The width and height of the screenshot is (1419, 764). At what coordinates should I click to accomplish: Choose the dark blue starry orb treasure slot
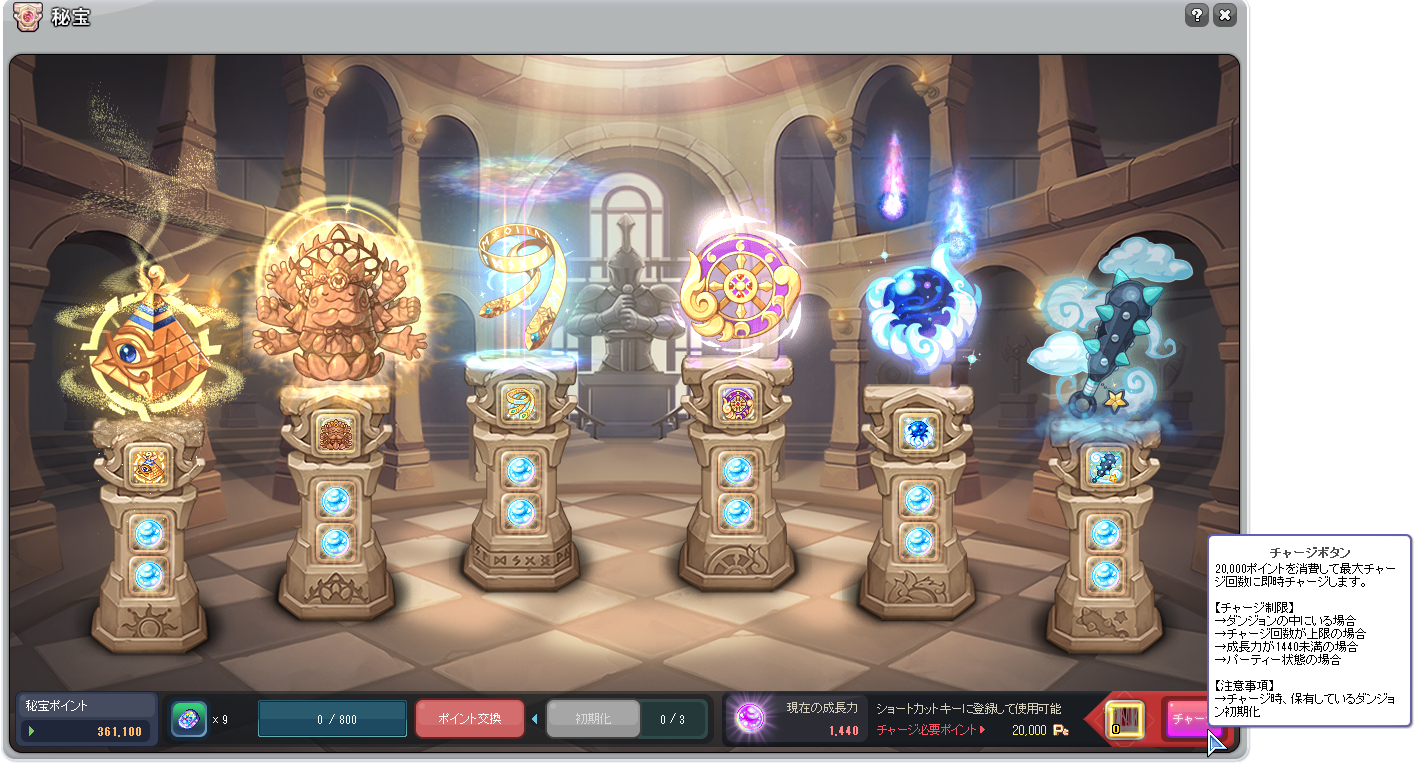(x=918, y=433)
